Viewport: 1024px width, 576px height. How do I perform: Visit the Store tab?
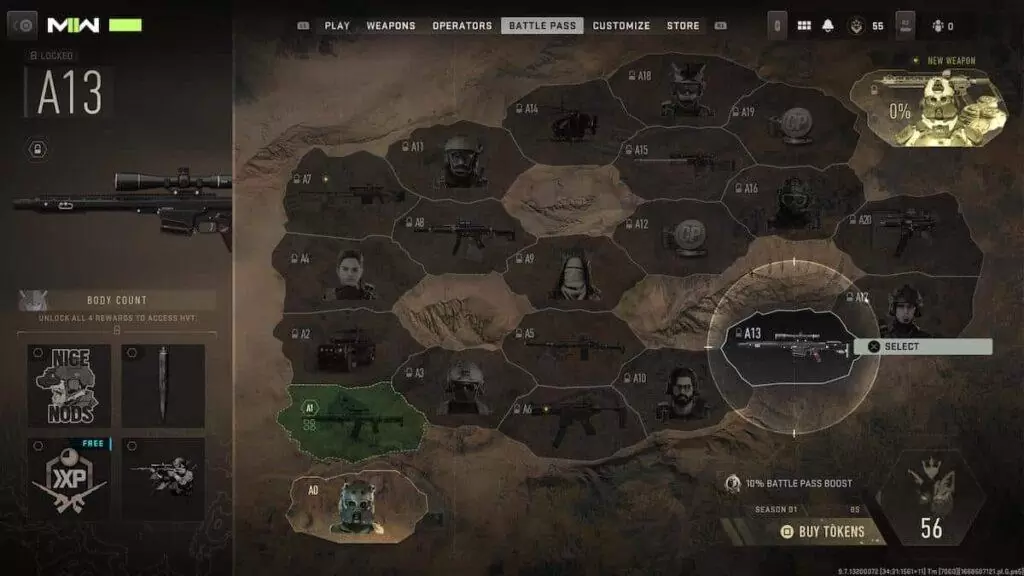point(683,26)
